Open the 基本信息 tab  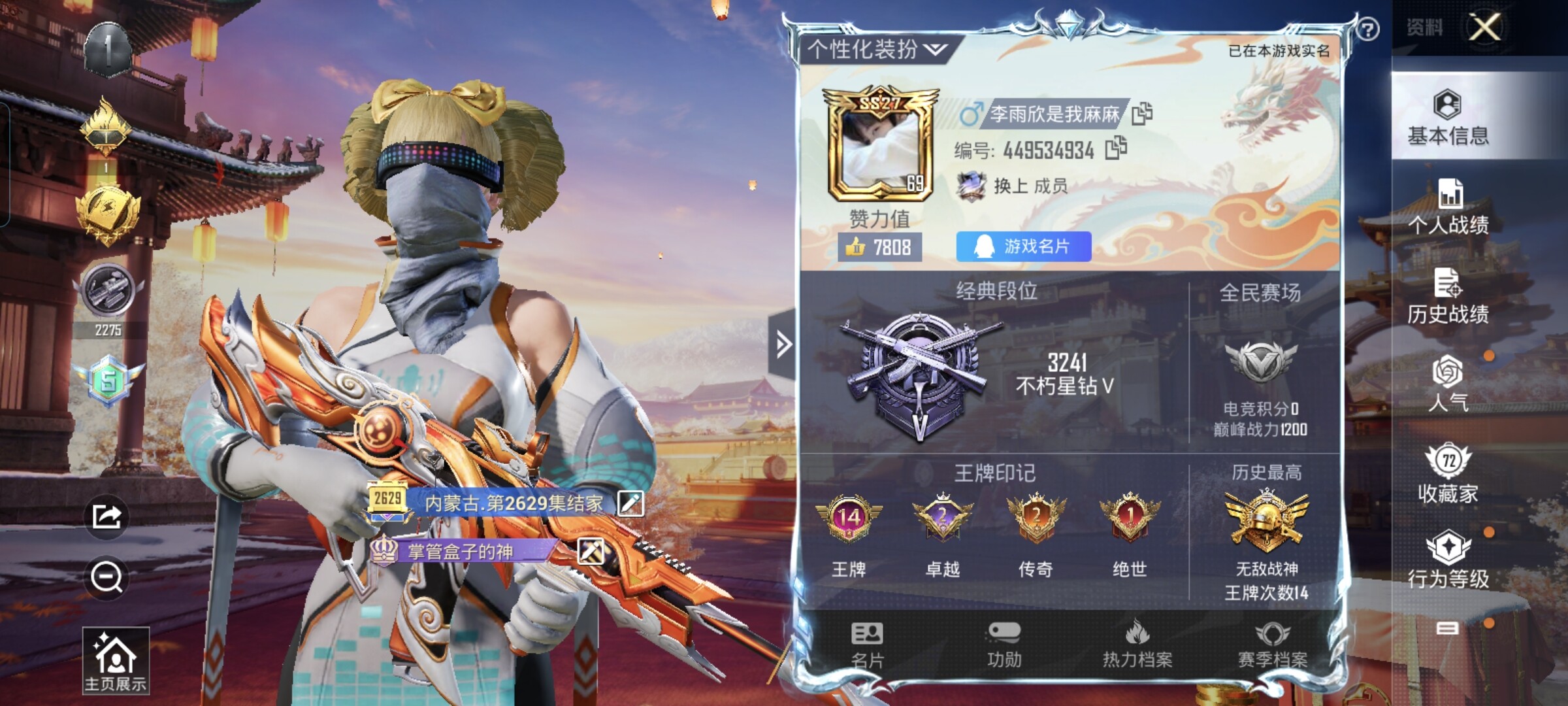point(1448,118)
